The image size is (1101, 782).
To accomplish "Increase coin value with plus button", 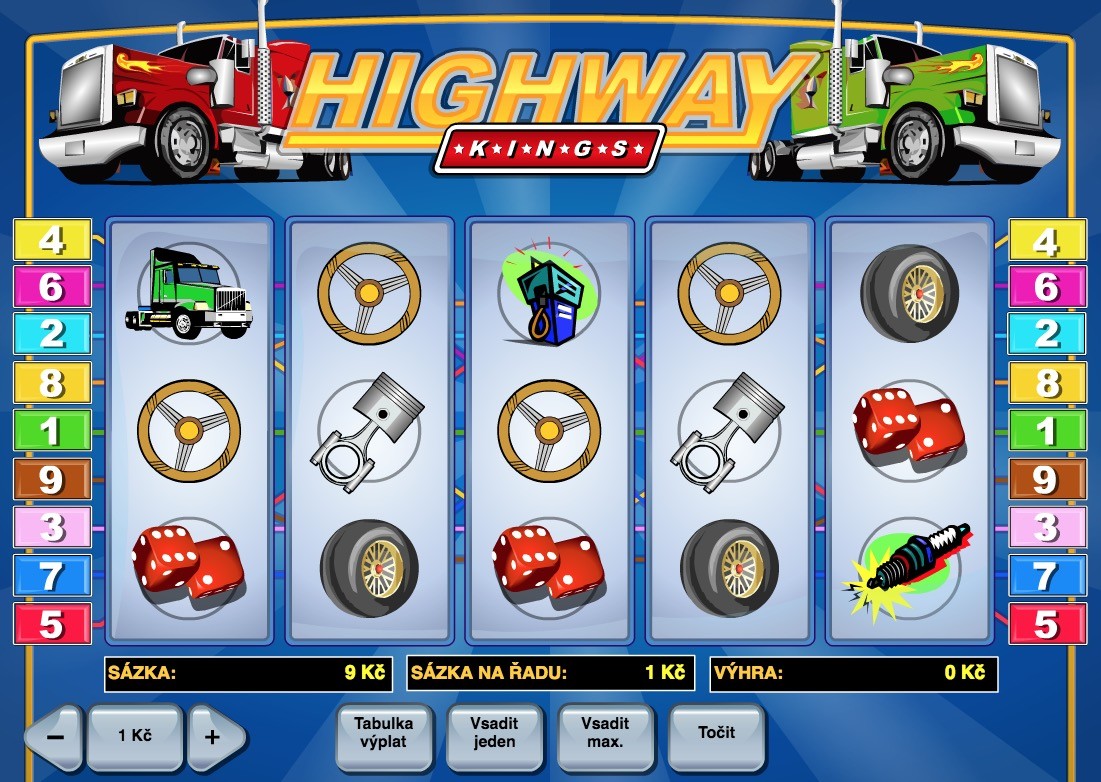I will 213,737.
